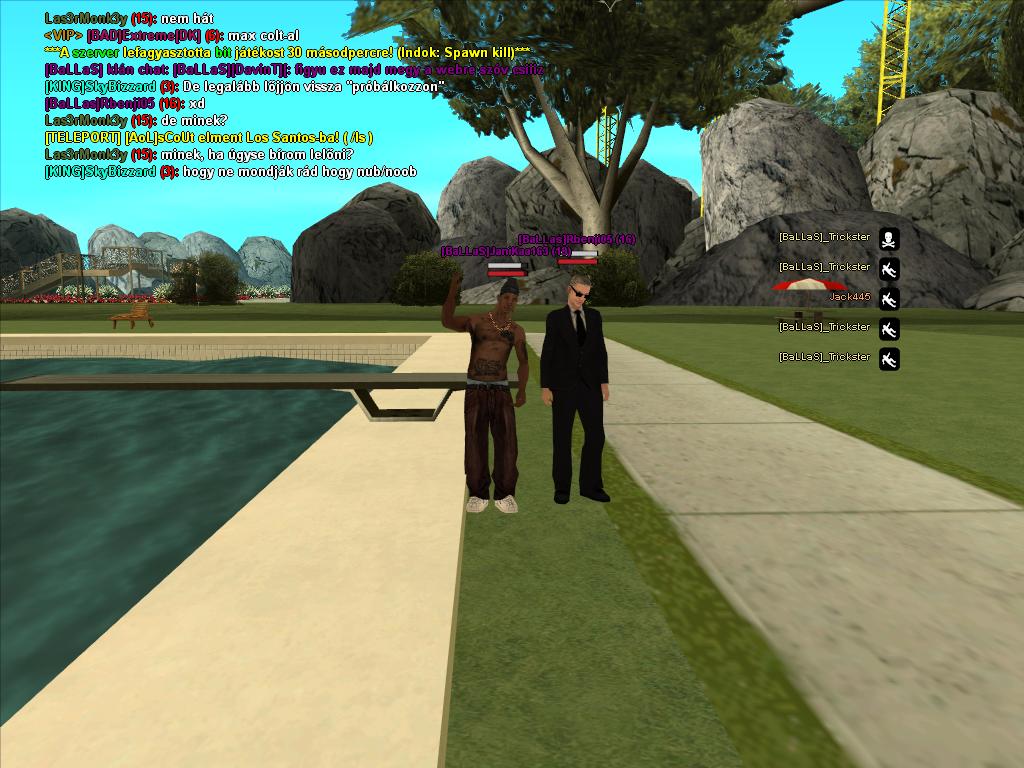The width and height of the screenshot is (1024, 768).
Task: Select the TELEPORT Los Santos chat message
Action: [x=208, y=137]
